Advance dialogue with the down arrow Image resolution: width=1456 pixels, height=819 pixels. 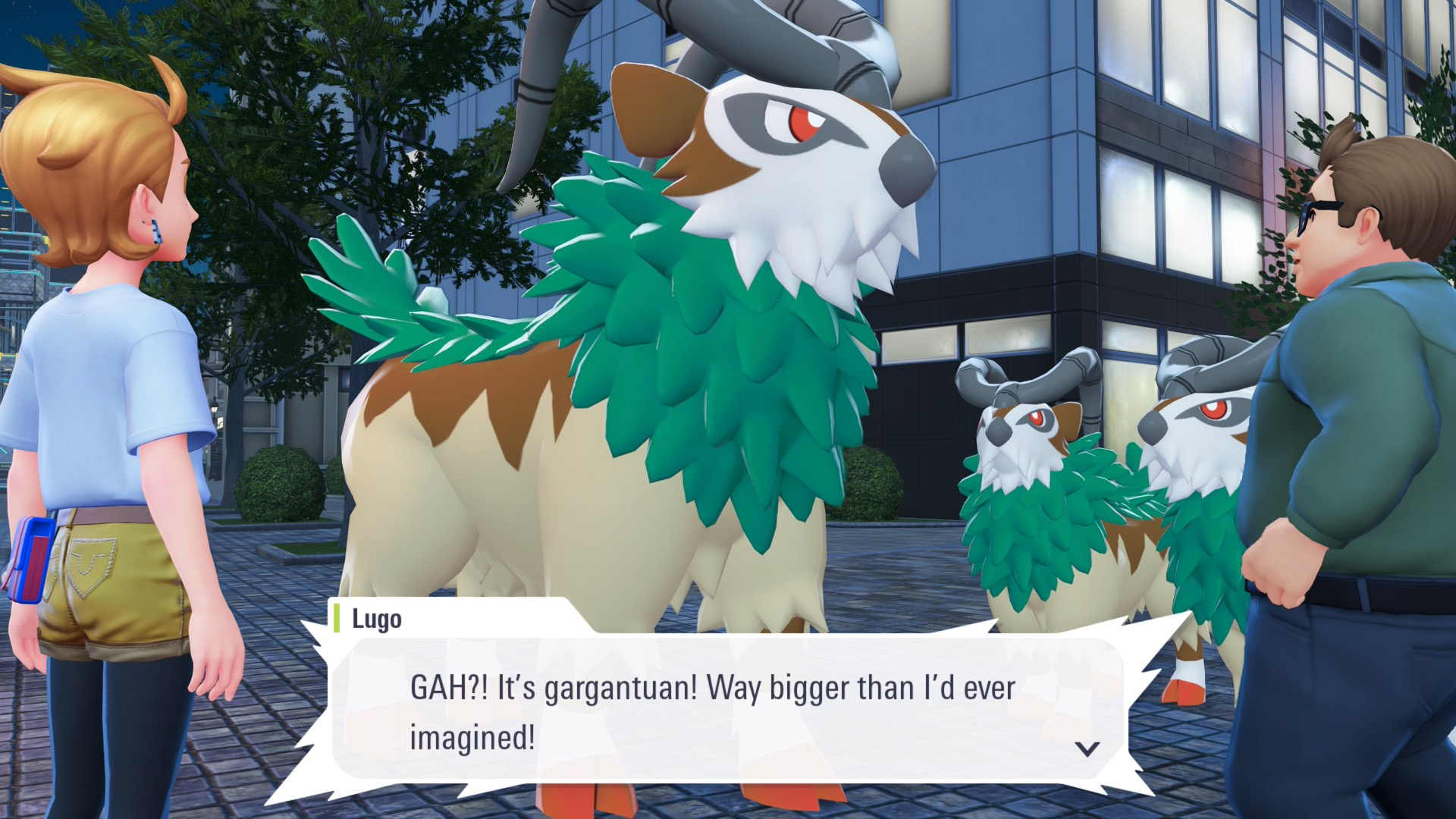(1087, 749)
